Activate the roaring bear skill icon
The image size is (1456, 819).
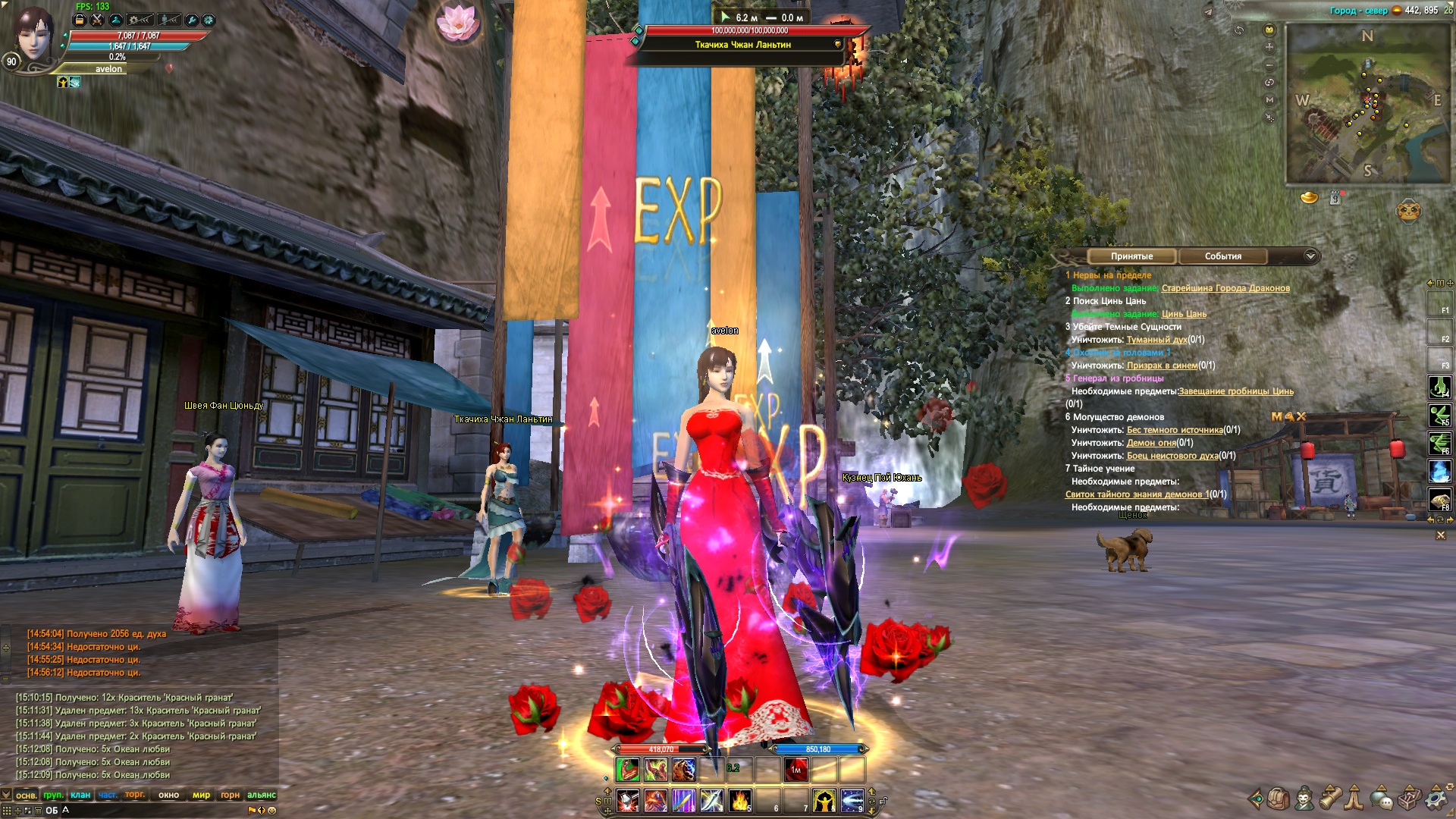(683, 770)
